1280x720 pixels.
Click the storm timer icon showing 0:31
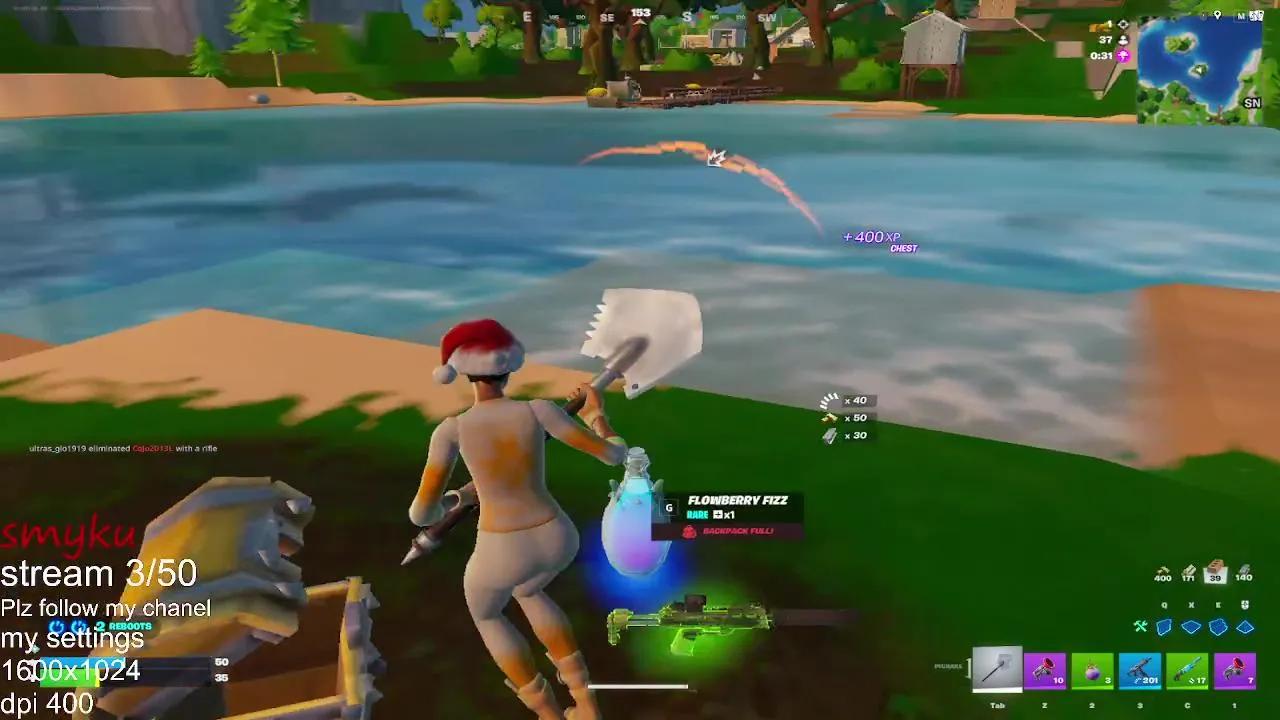click(1123, 56)
